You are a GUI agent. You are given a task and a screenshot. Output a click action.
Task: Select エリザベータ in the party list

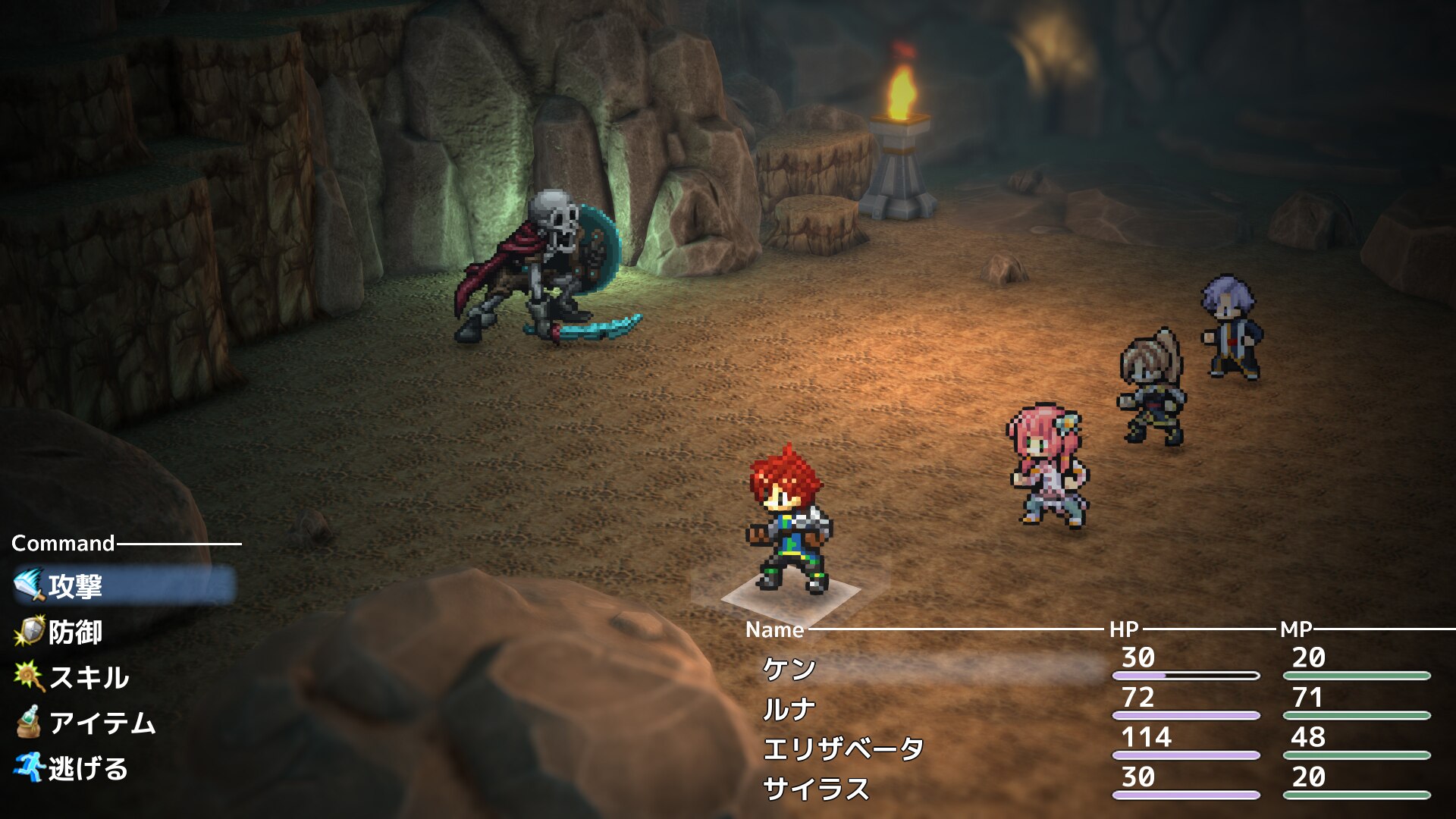[x=843, y=749]
